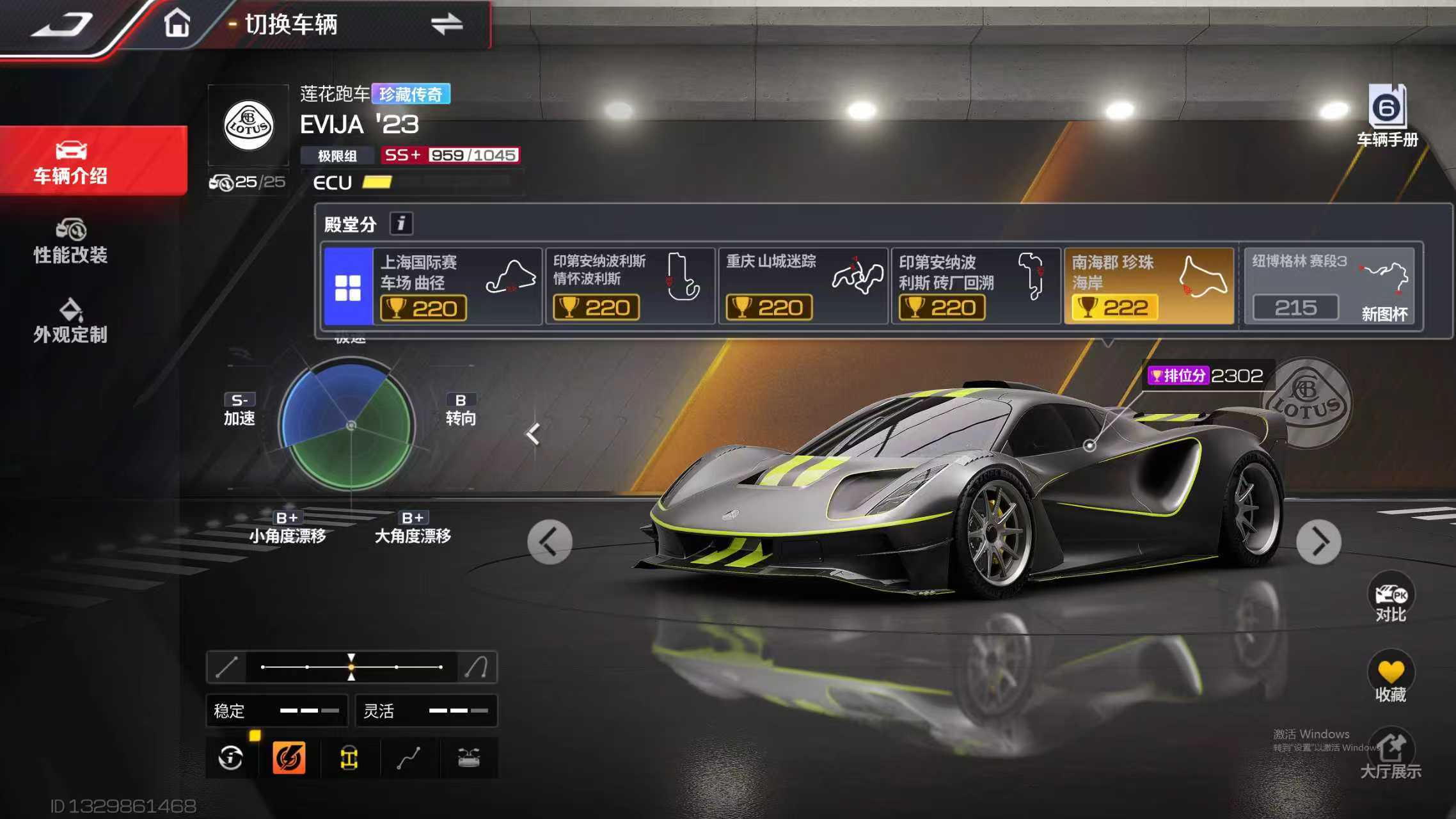1456x819 pixels.
Task: Show the previous car with left arrow
Action: [550, 543]
